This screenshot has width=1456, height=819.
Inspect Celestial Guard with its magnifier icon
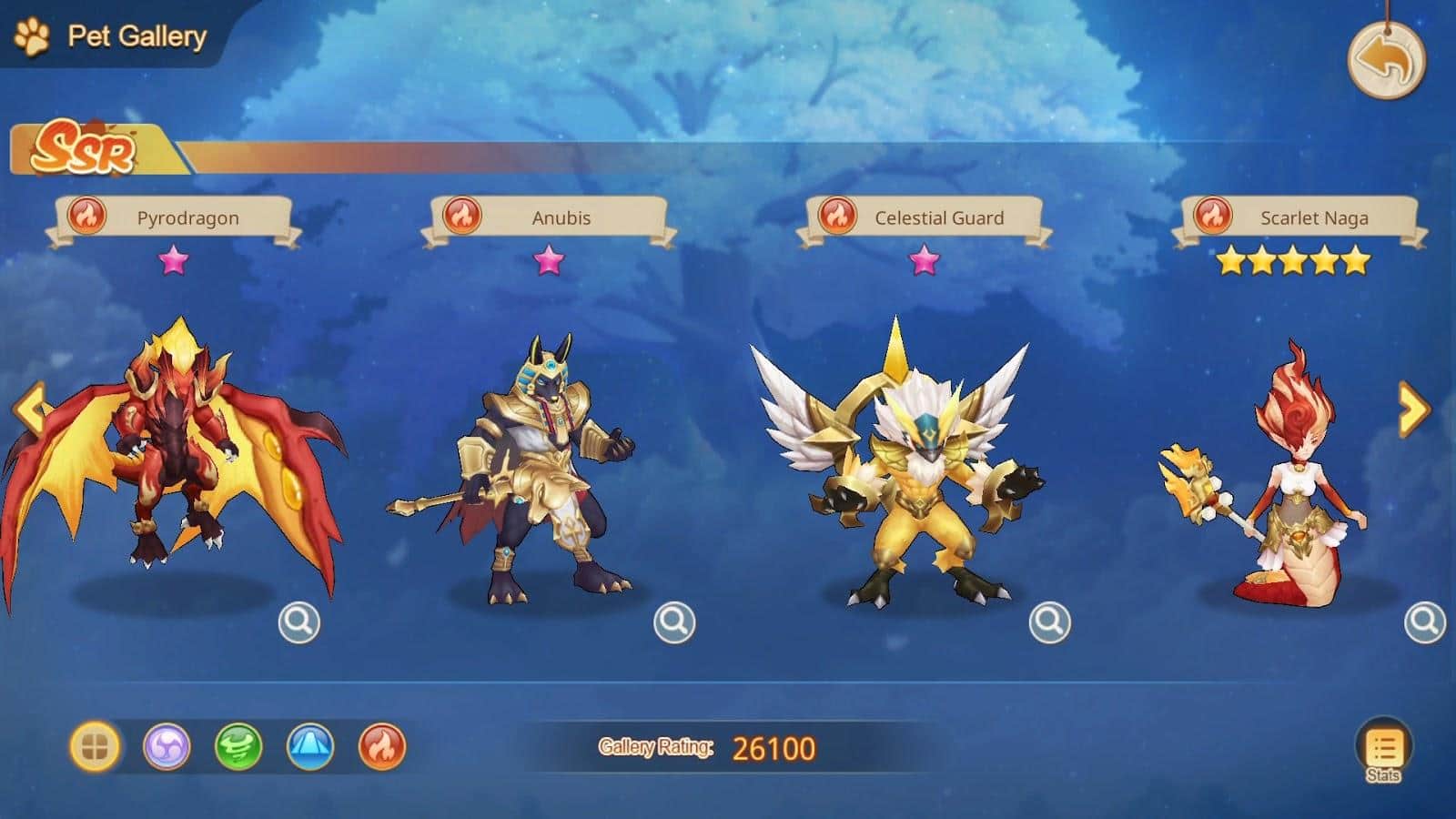tap(1049, 622)
